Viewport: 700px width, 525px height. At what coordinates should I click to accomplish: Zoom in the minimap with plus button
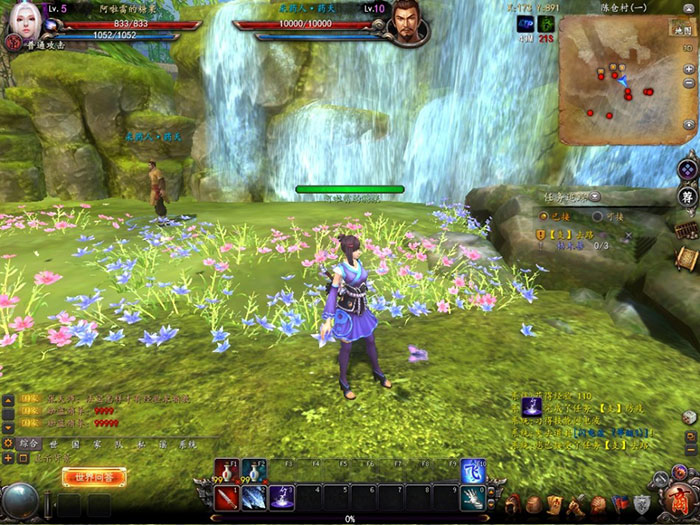click(689, 69)
